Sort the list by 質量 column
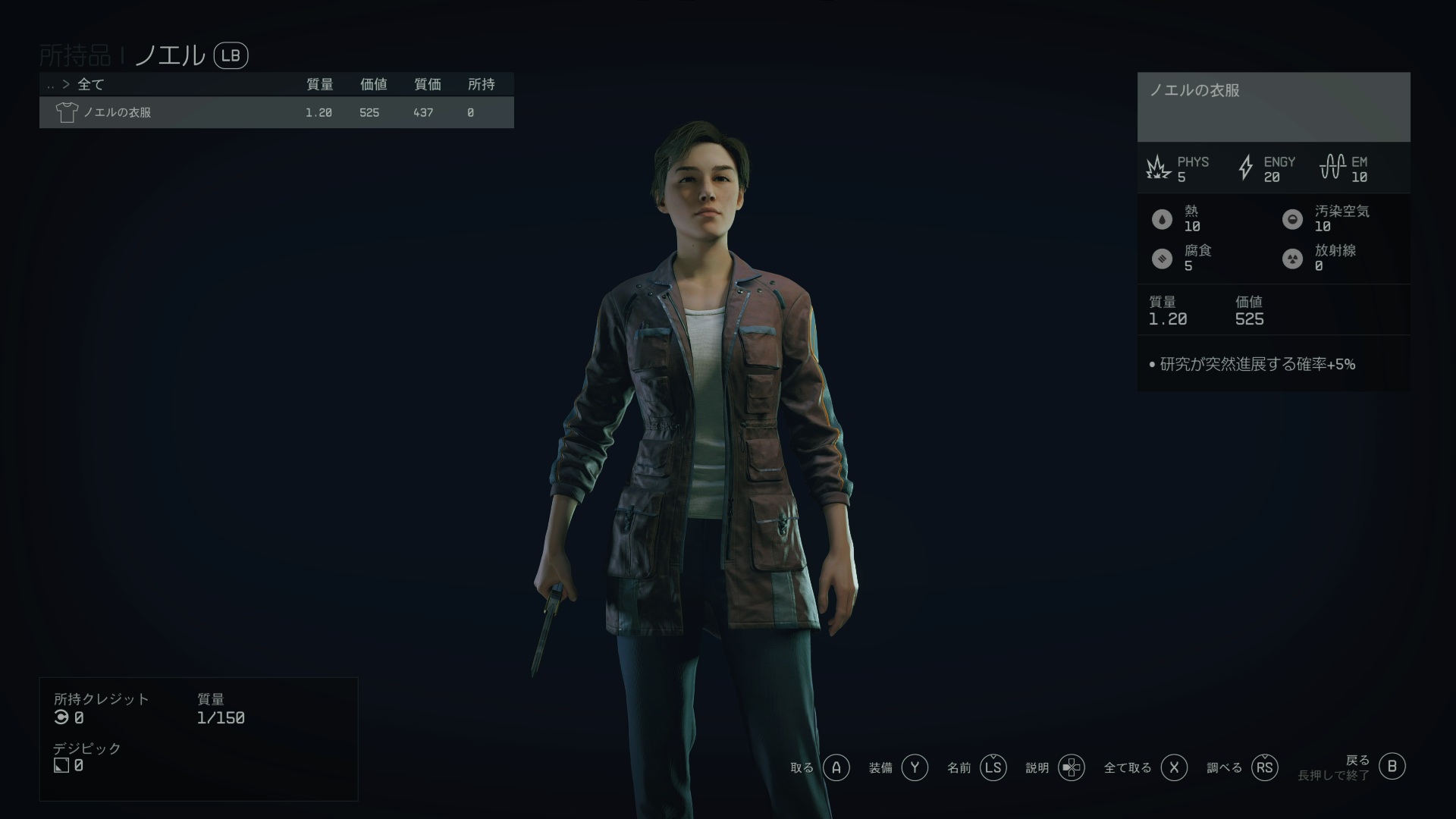Screen dimensions: 1456x819 coord(319,84)
